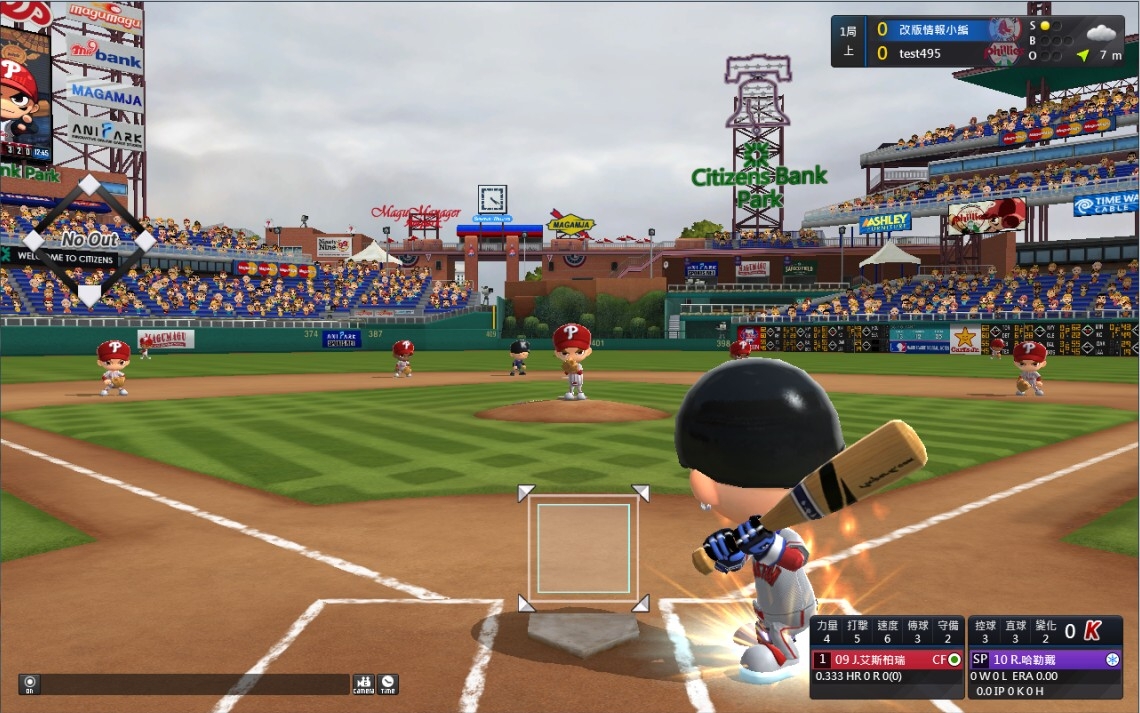Click the strike zone batting box

coord(583,549)
